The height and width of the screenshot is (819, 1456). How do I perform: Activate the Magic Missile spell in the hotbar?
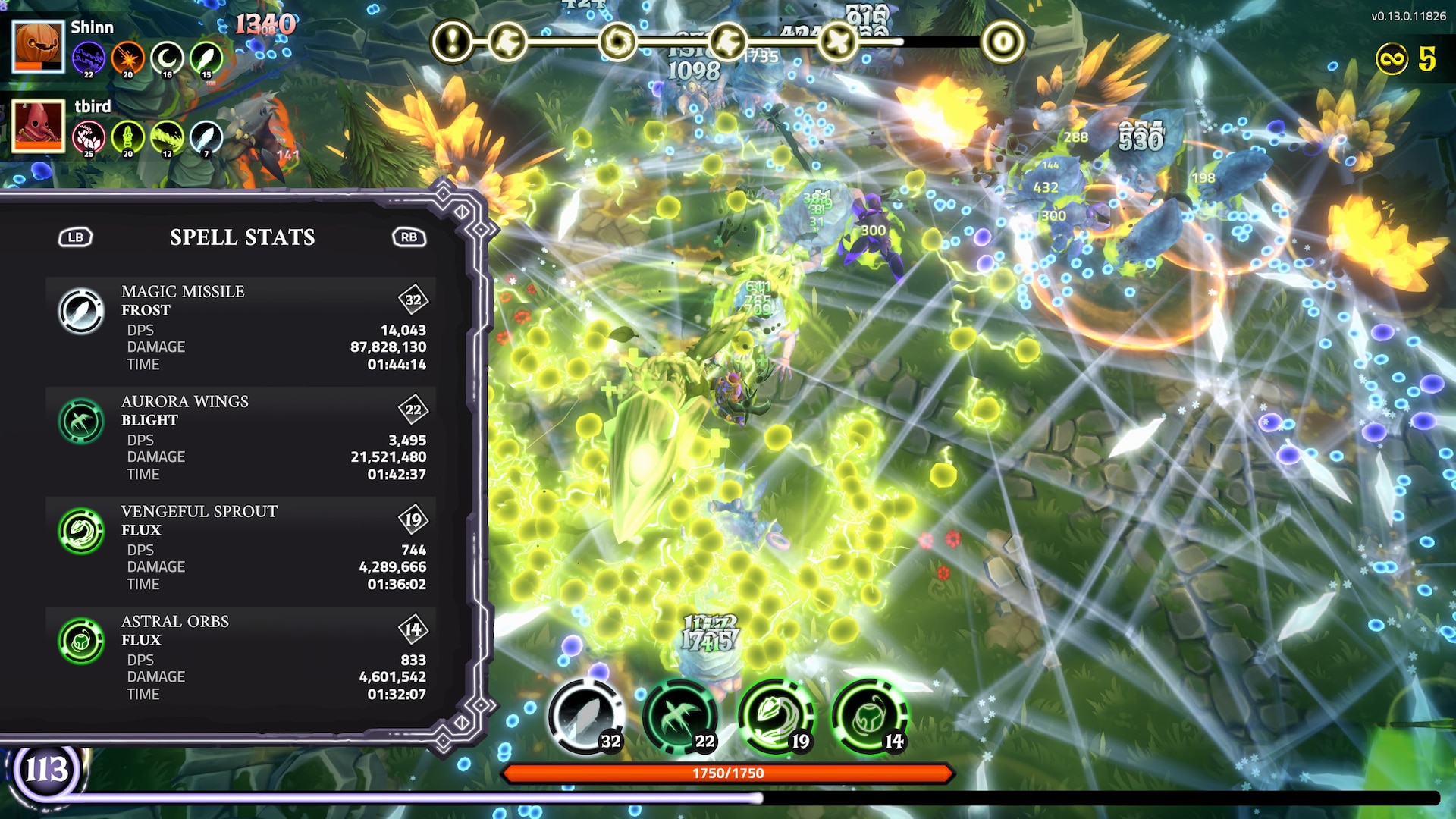point(585,717)
